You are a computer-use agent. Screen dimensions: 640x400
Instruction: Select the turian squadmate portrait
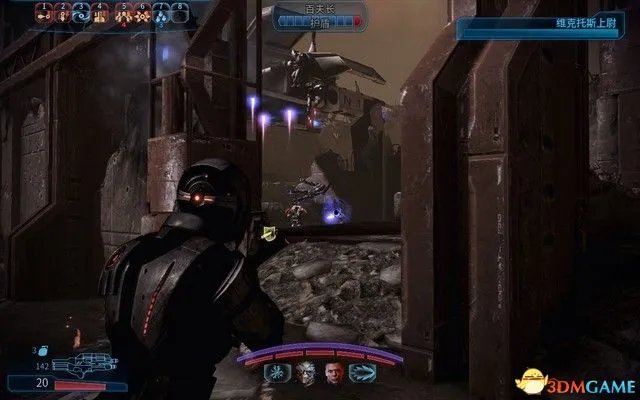click(303, 375)
